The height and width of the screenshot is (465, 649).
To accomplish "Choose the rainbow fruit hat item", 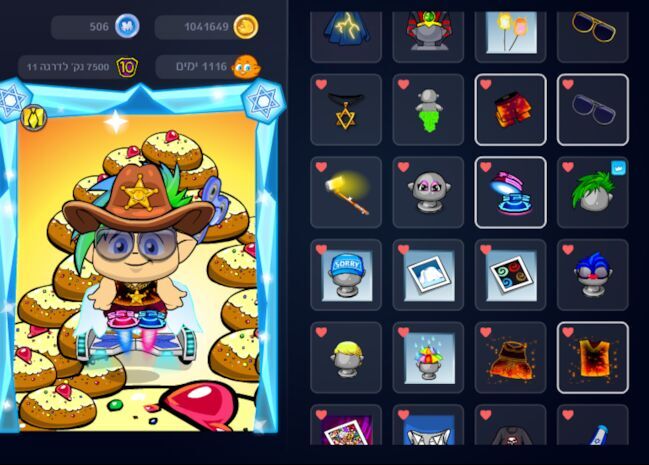I will pos(428,357).
